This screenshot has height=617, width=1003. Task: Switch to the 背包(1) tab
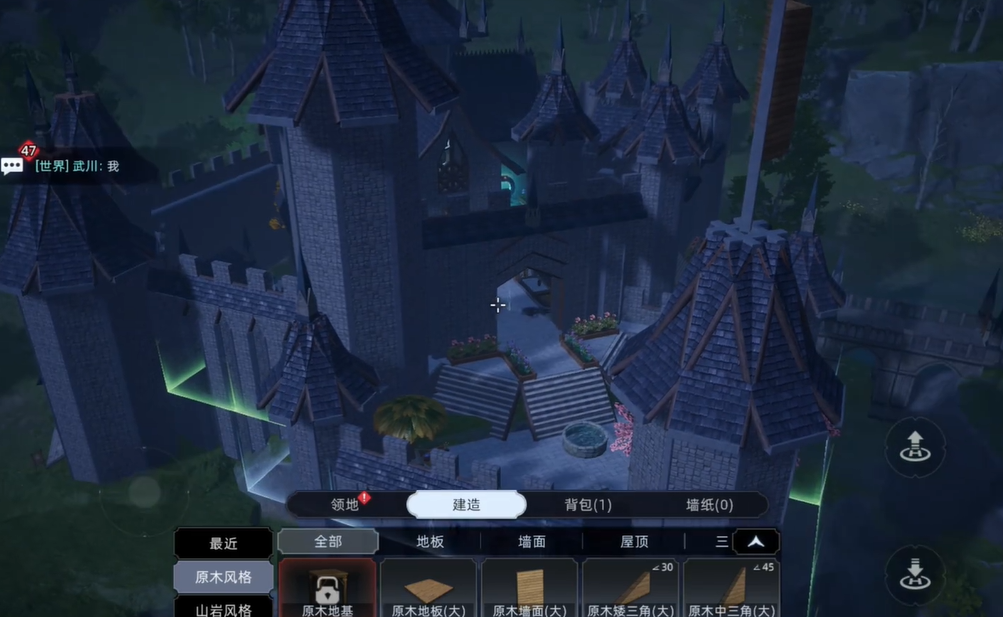tap(588, 505)
